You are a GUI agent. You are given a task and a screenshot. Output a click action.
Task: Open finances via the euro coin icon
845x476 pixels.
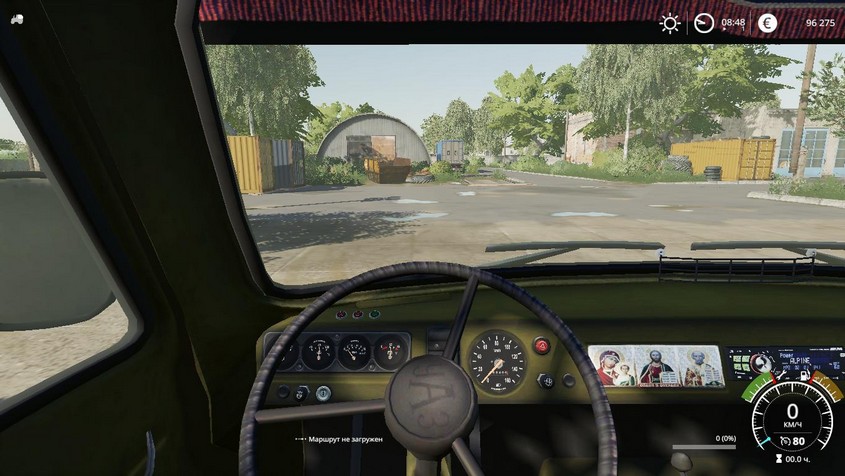click(767, 23)
